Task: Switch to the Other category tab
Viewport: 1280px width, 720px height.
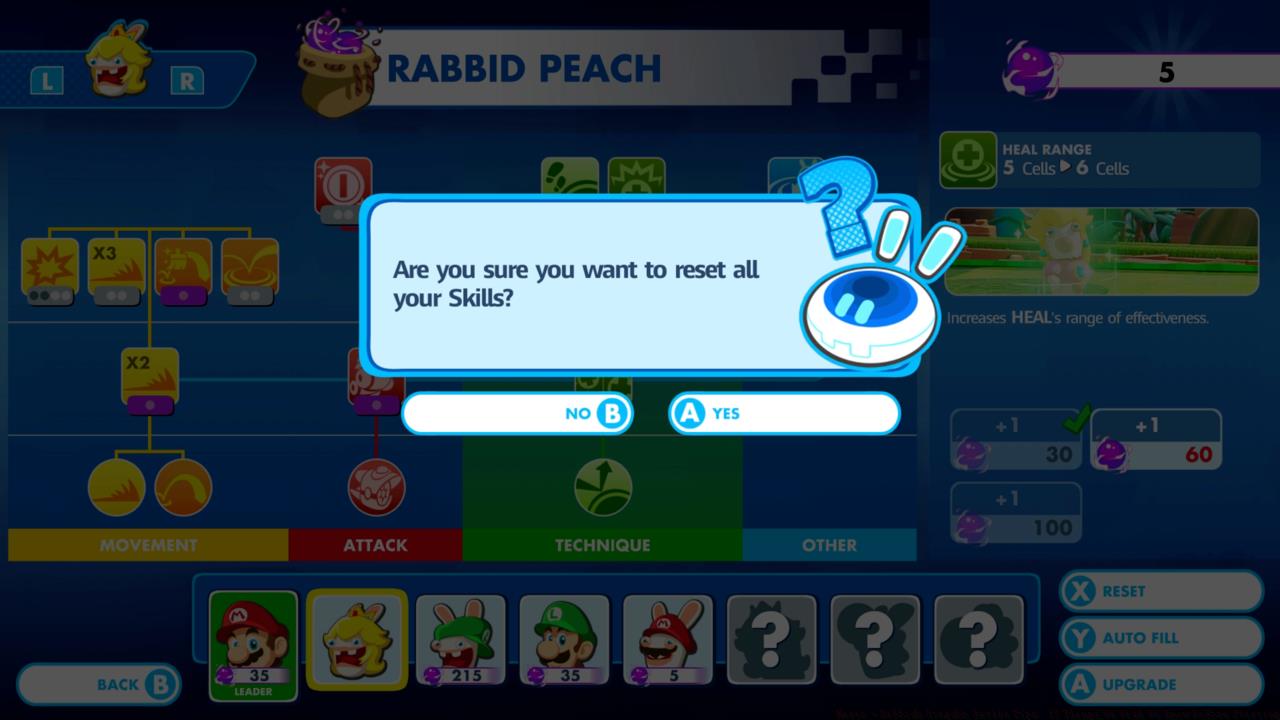Action: pyautogui.click(x=828, y=545)
